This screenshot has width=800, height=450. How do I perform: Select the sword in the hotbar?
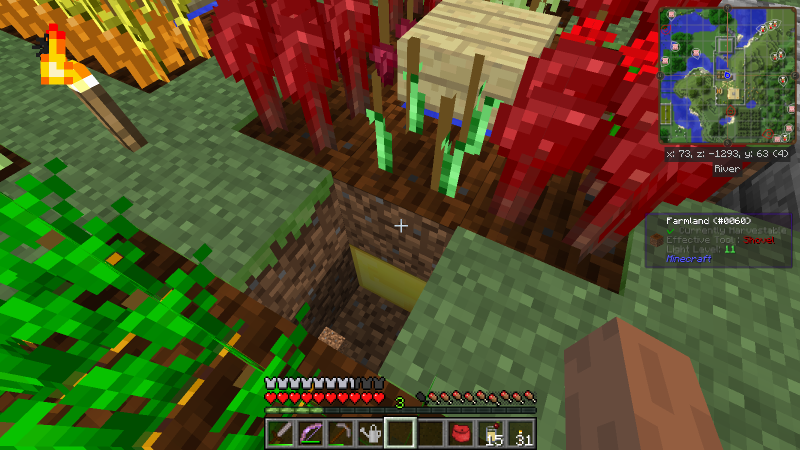coord(281,433)
